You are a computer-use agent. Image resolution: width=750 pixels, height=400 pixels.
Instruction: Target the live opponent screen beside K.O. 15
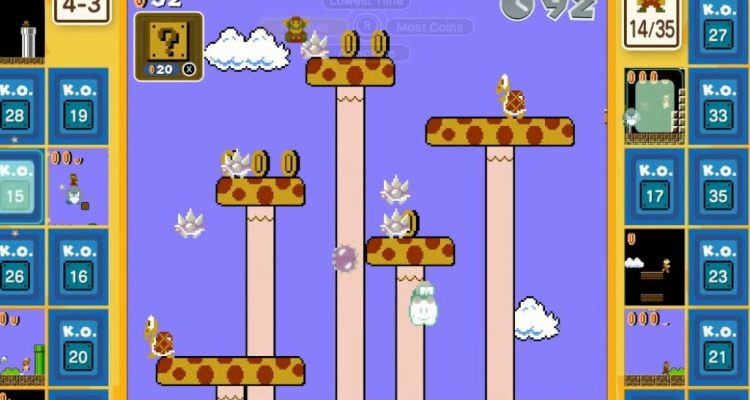pyautogui.click(x=78, y=187)
